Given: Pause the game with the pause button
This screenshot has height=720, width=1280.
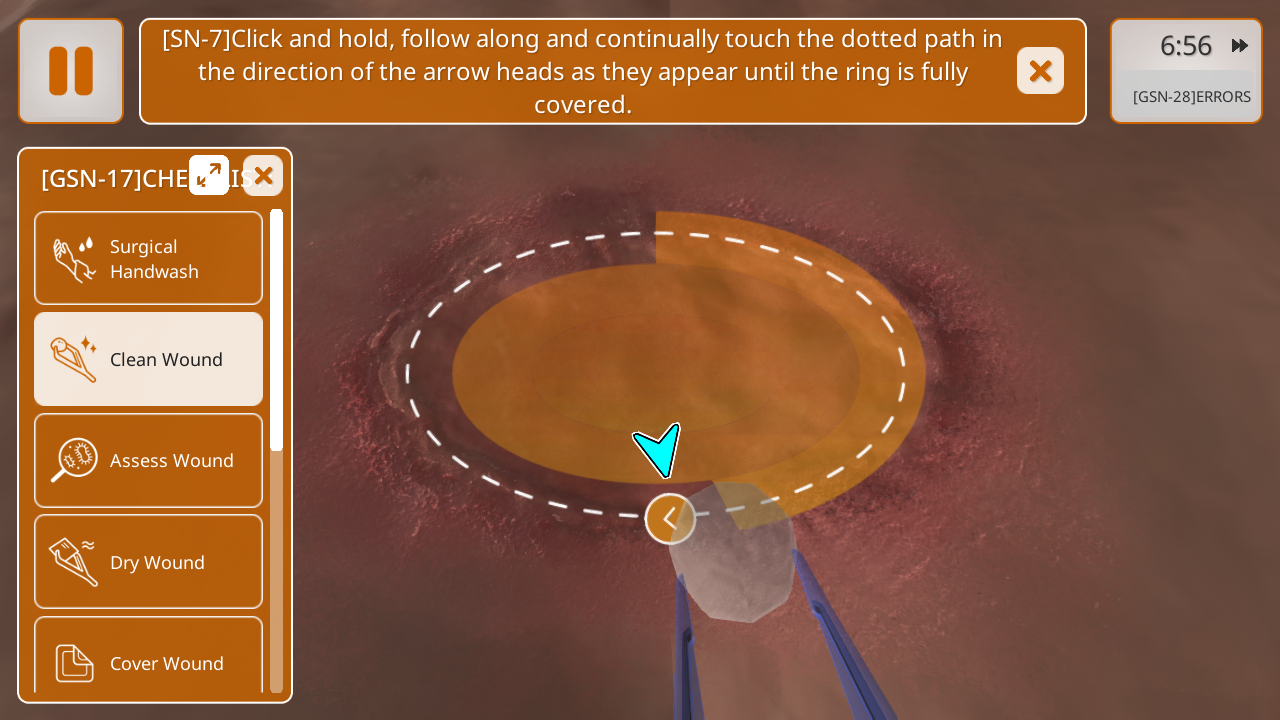Looking at the screenshot, I should 71,71.
